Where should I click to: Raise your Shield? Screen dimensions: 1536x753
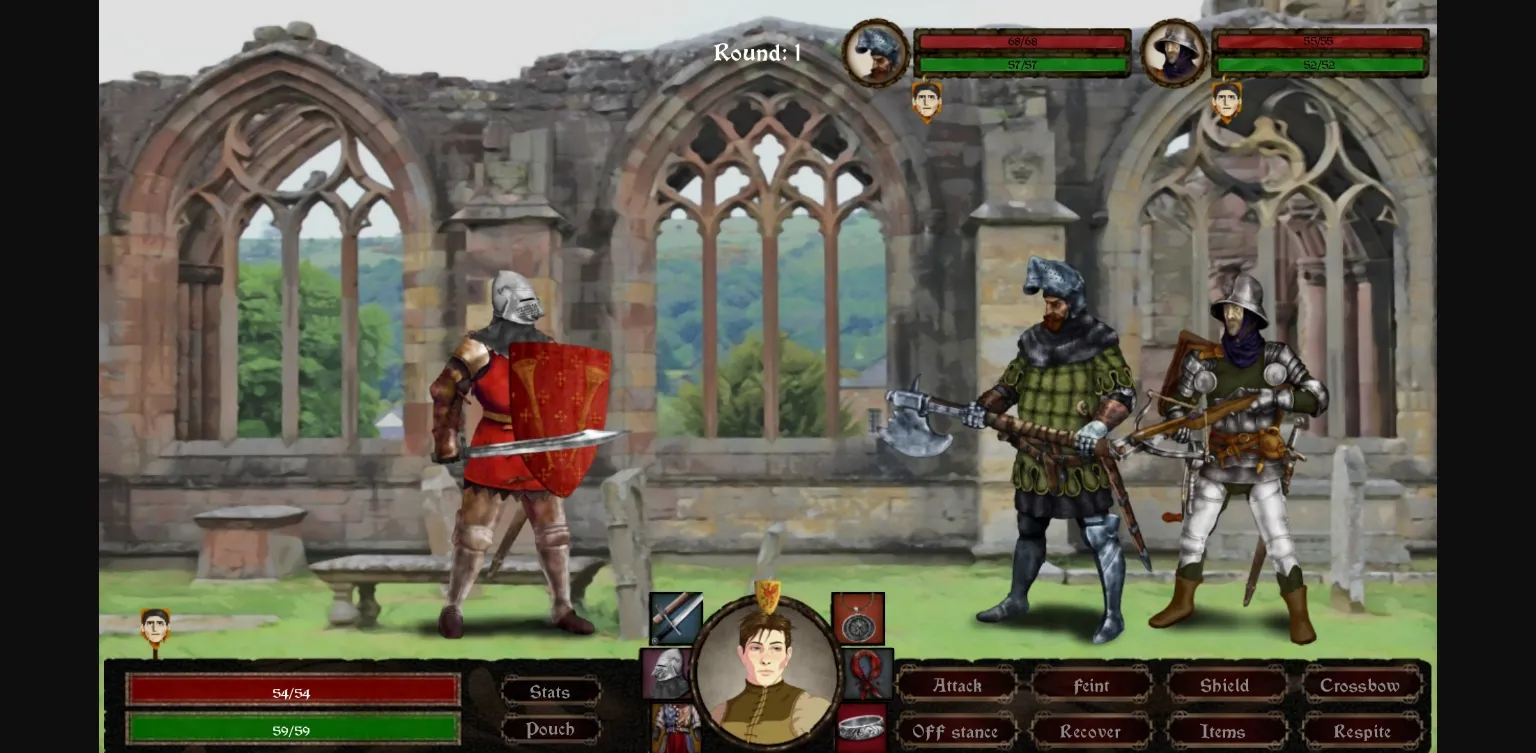[x=1225, y=686]
